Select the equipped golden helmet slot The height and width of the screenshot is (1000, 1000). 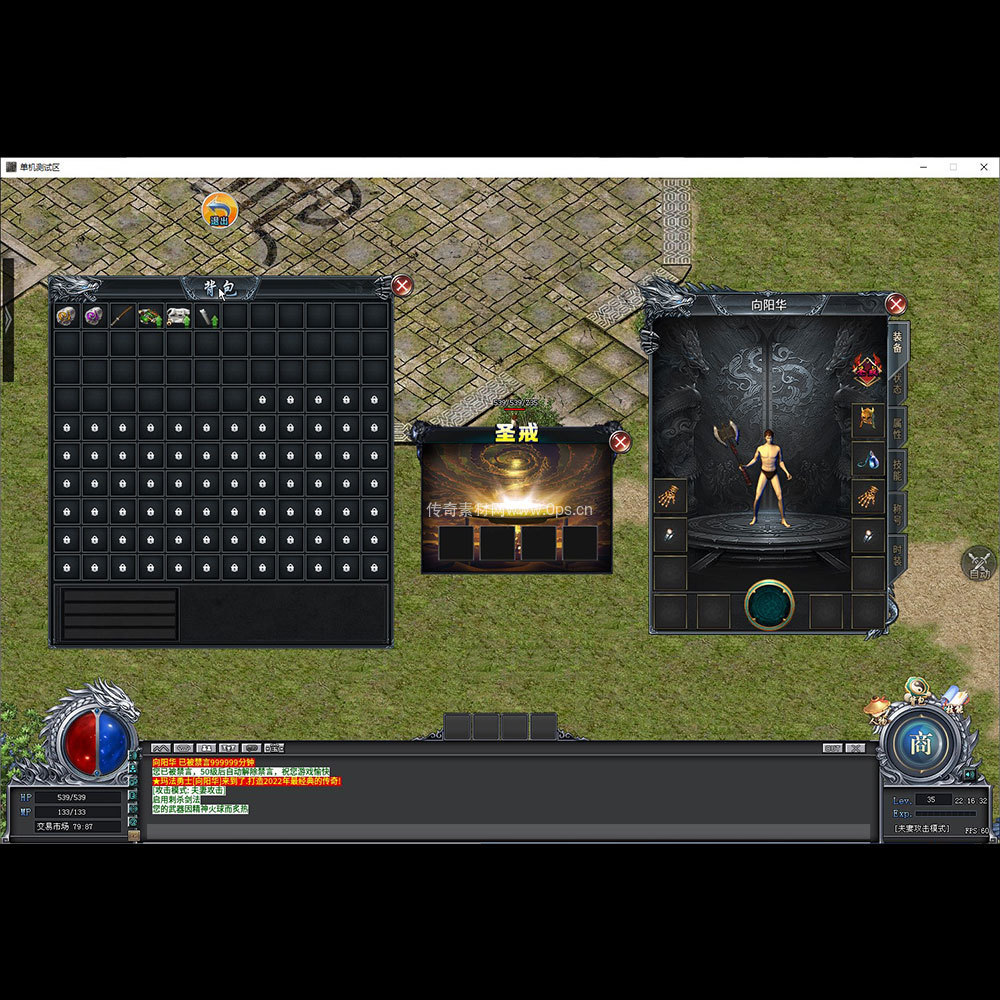[866, 418]
